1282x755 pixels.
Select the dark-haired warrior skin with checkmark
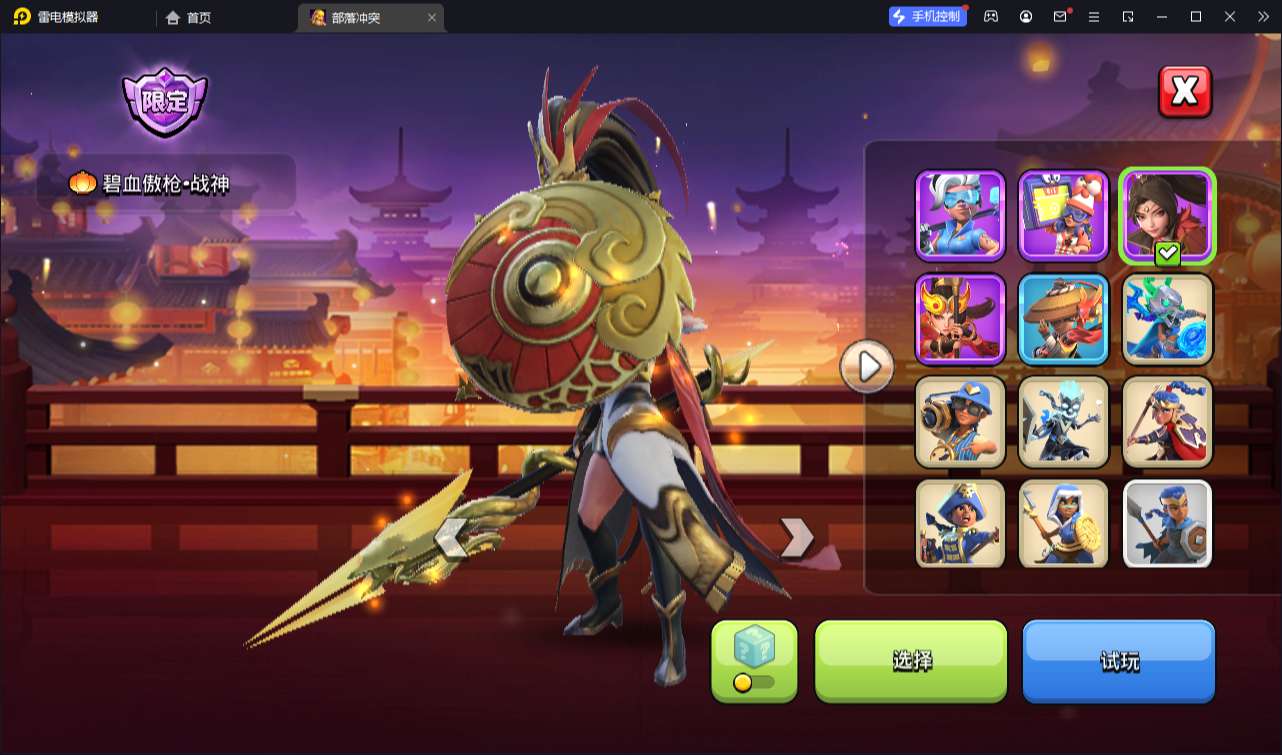pyautogui.click(x=1167, y=215)
